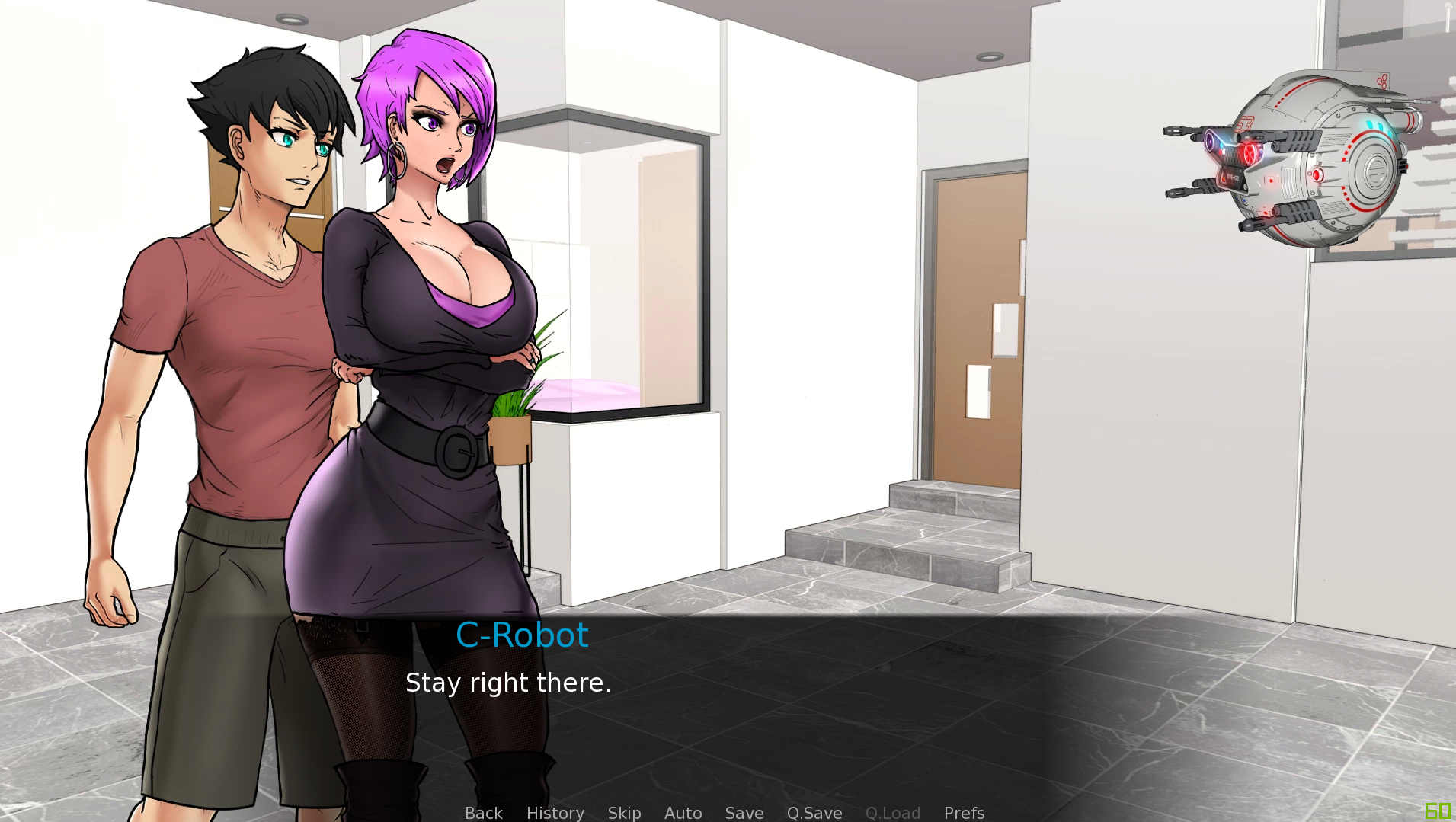This screenshot has width=1456, height=822.
Task: Perform a quick save with Q.Save
Action: (813, 813)
